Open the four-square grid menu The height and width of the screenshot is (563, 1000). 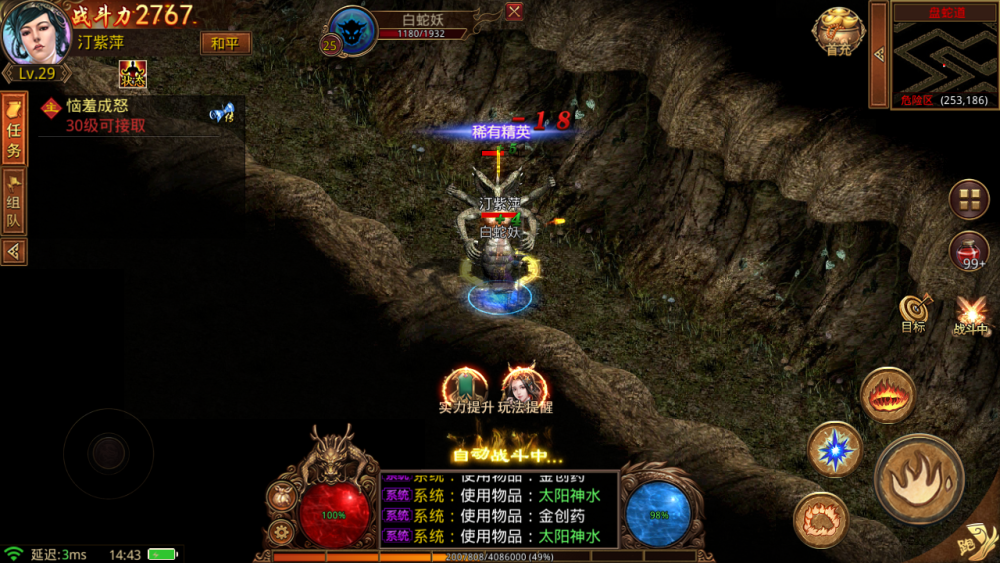(968, 199)
